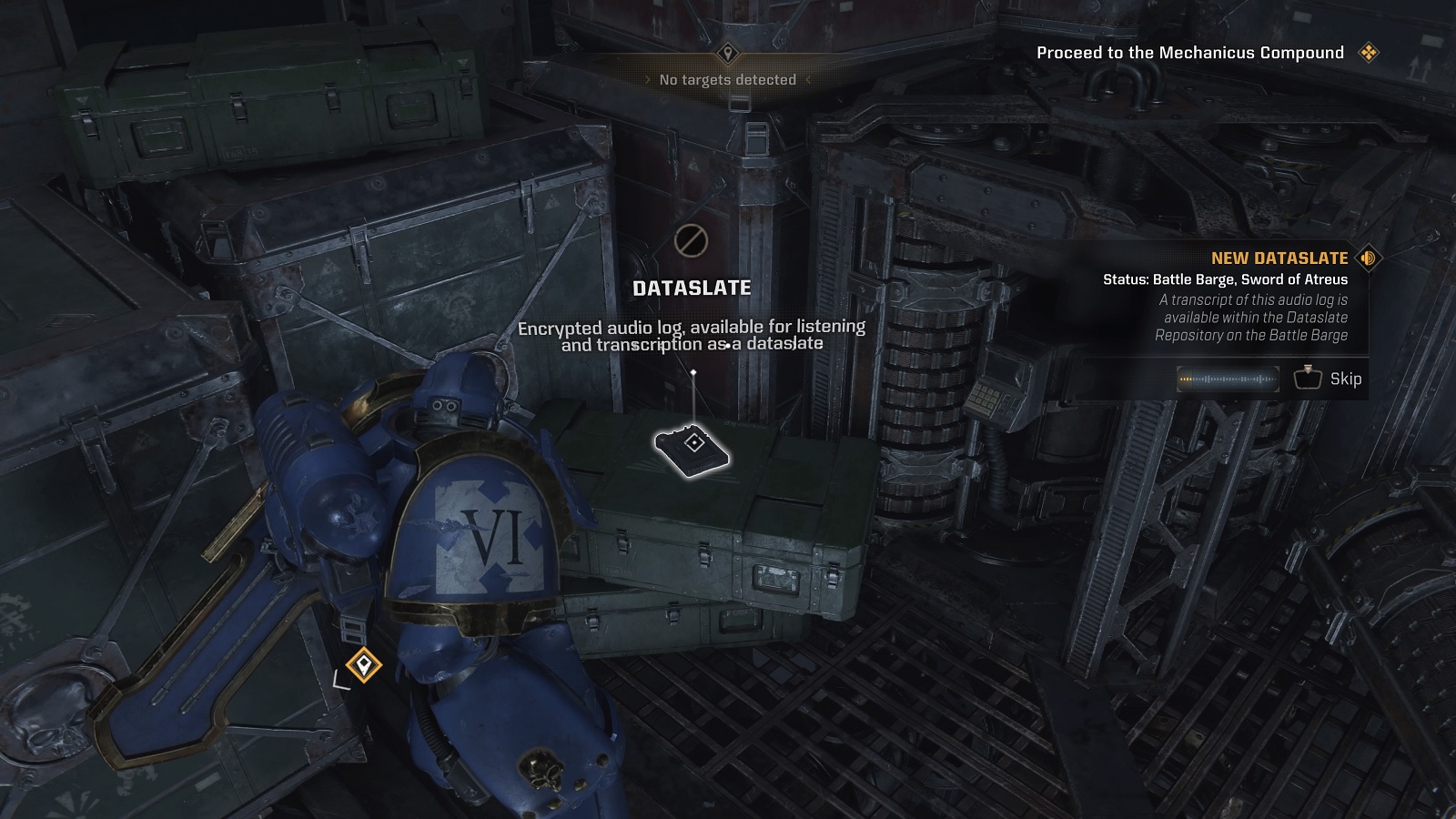Click the dataslate speaker icon
Image resolution: width=1456 pixels, height=819 pixels.
(1368, 258)
